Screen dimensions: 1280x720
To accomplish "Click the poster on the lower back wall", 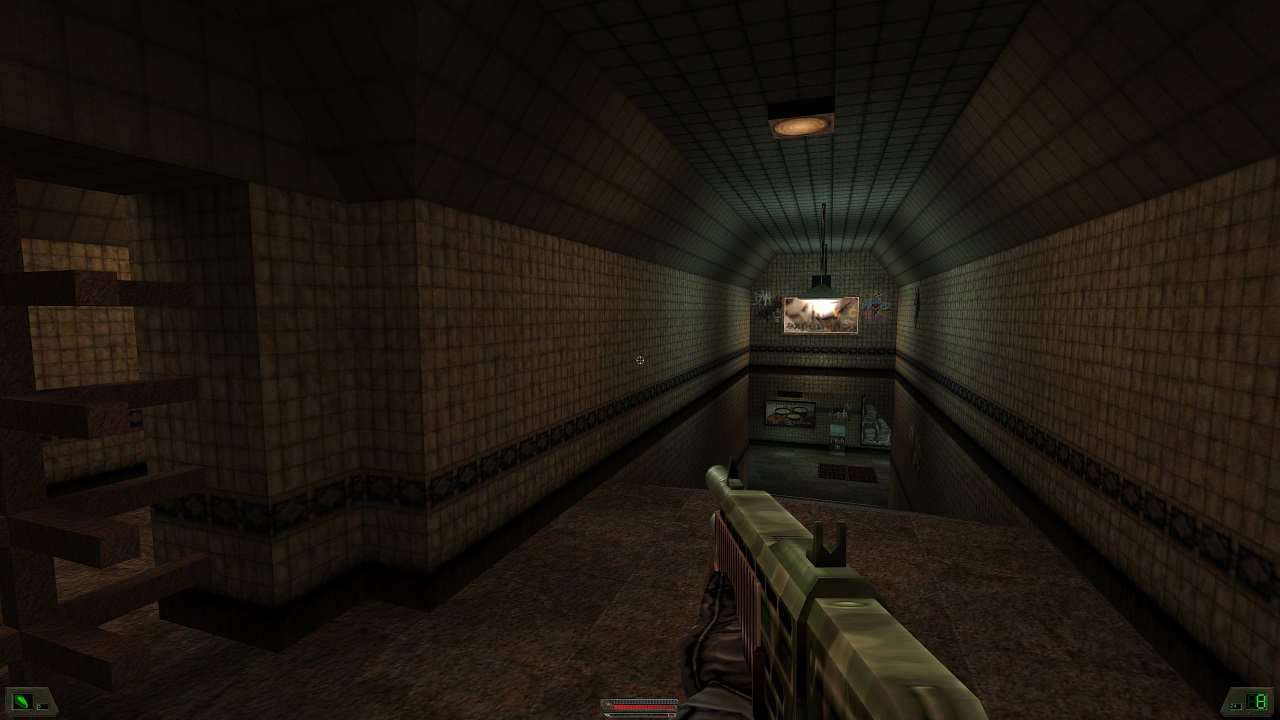I will 790,412.
